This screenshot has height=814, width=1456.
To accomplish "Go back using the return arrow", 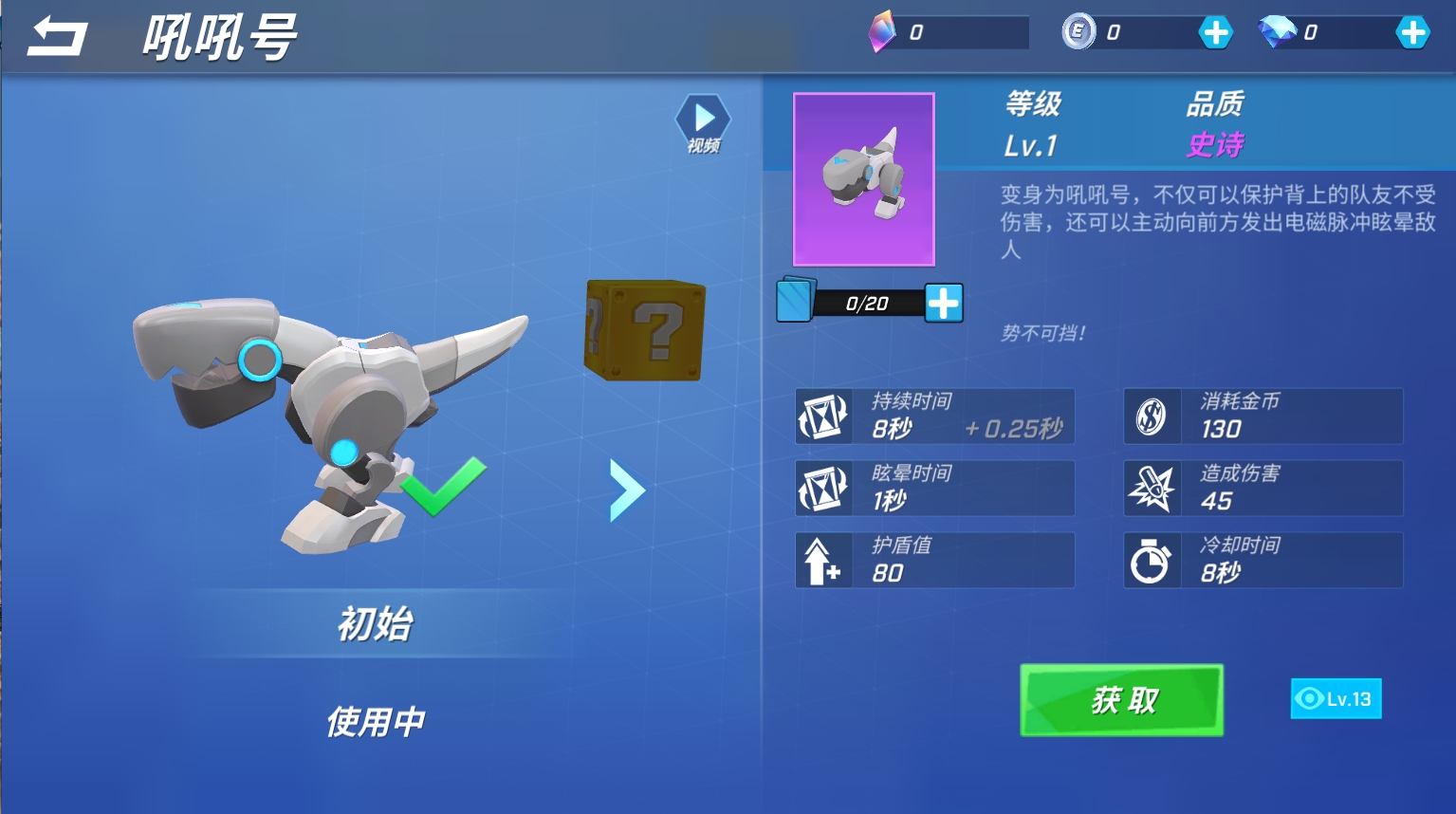I will 57,37.
